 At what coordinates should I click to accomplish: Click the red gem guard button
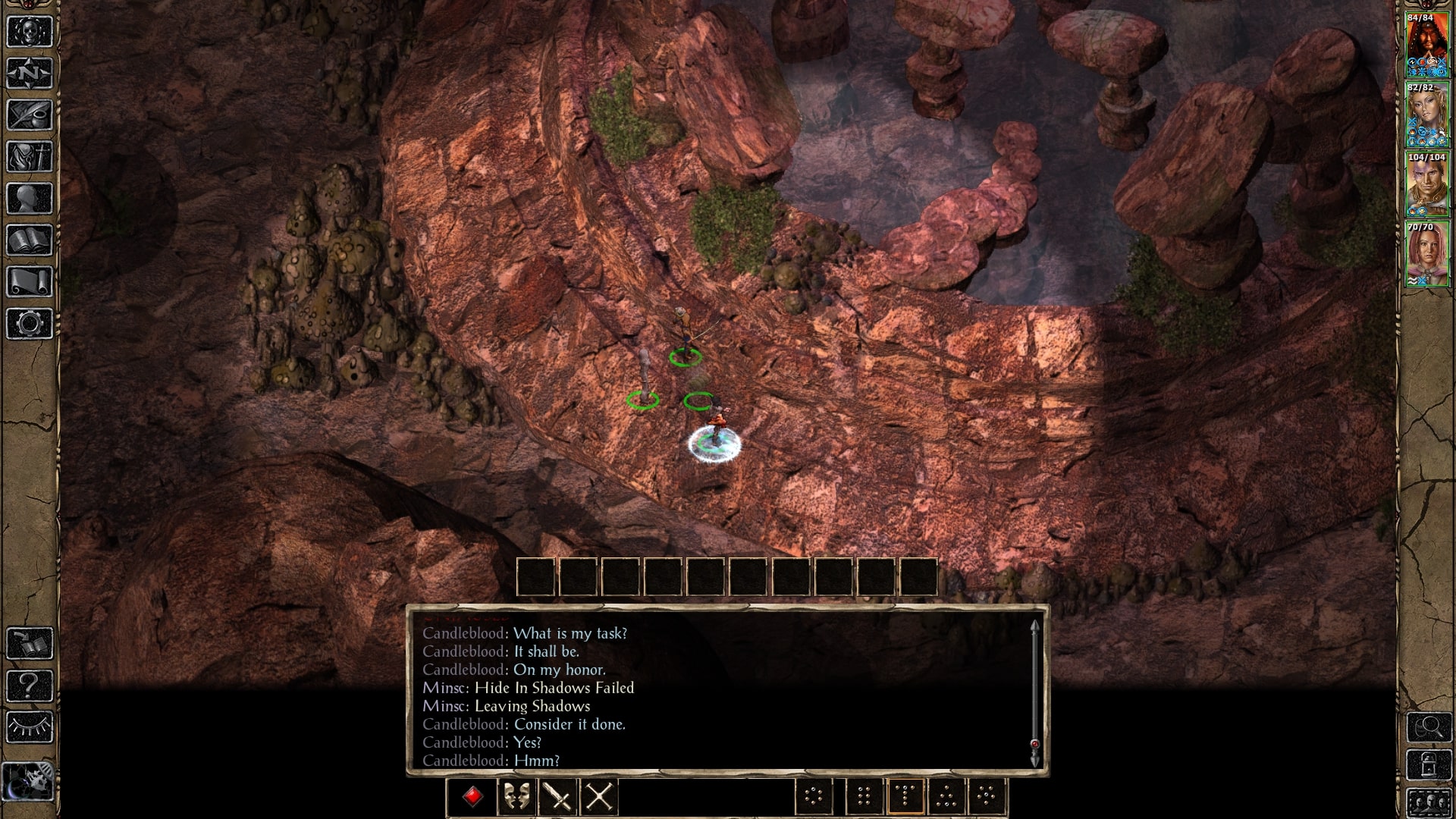473,797
